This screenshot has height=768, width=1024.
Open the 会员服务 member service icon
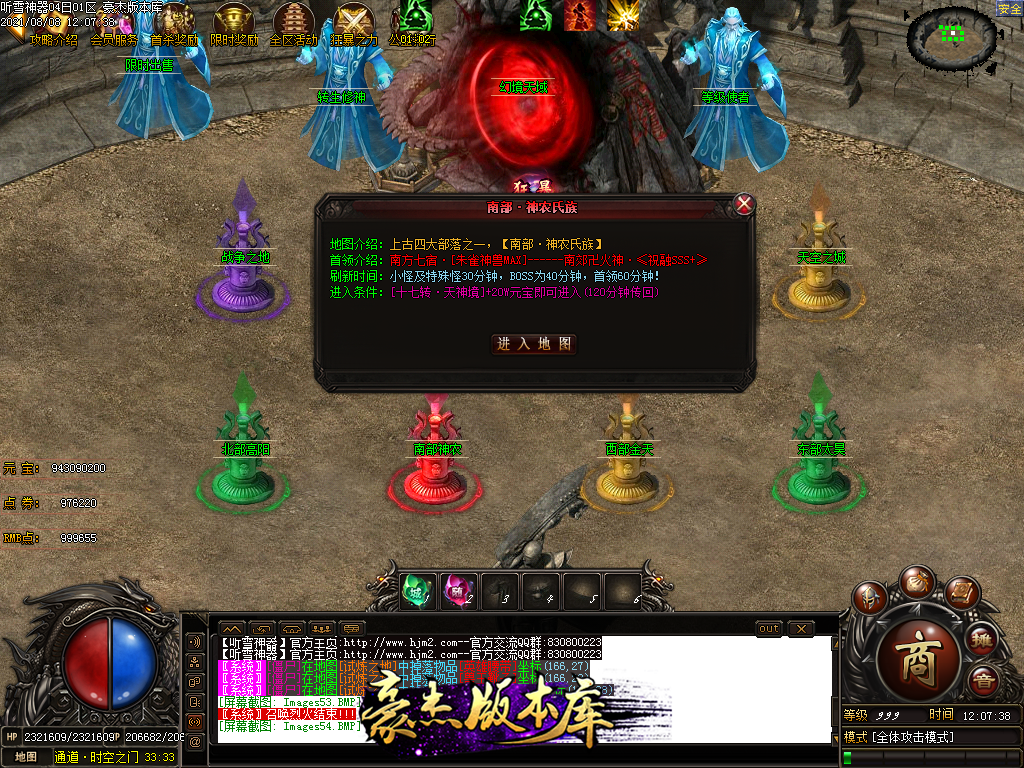coord(114,40)
